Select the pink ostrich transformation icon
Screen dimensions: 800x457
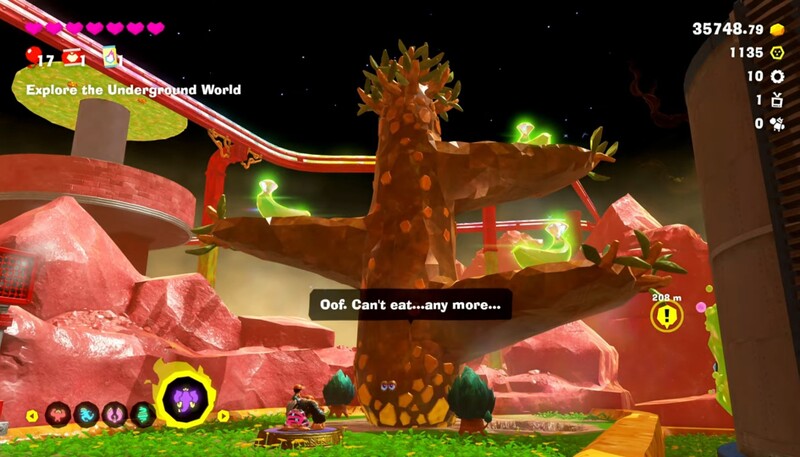(115, 414)
